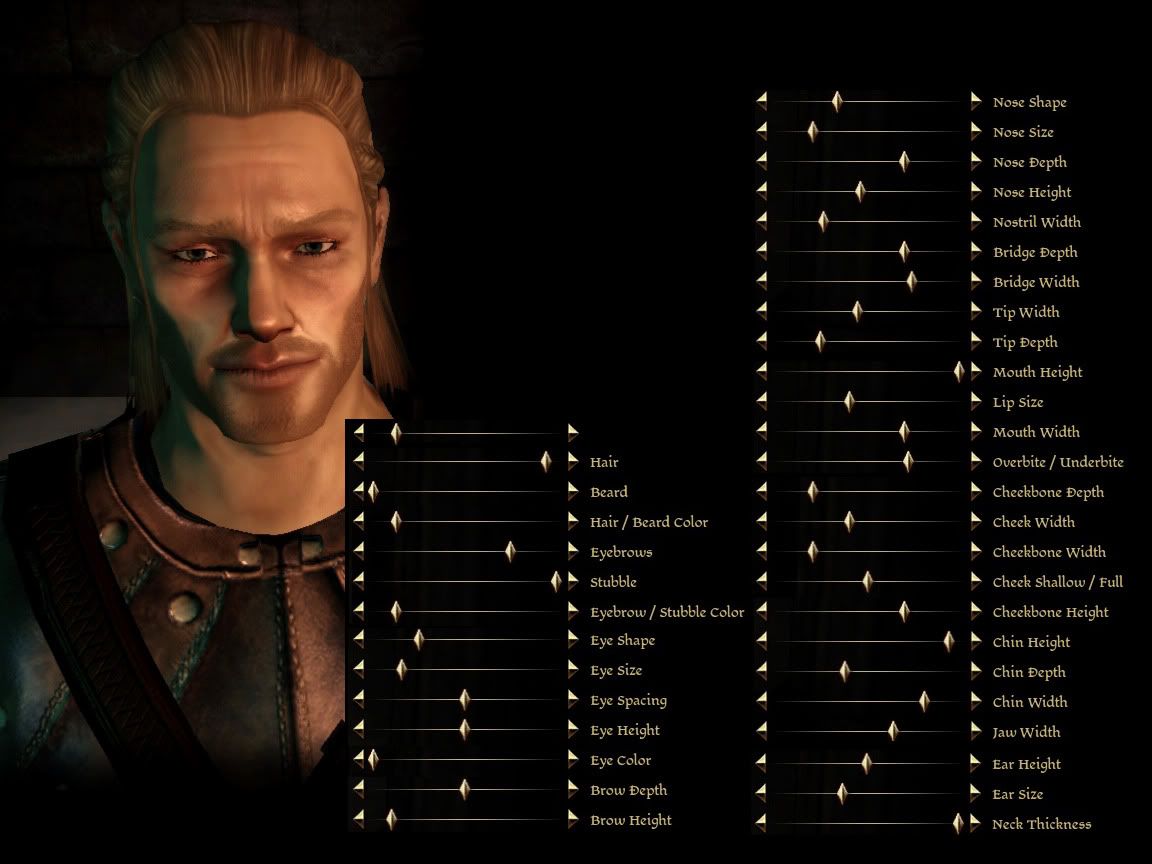Click the Bridge Width slider handle
The image size is (1152, 864).
(911, 281)
